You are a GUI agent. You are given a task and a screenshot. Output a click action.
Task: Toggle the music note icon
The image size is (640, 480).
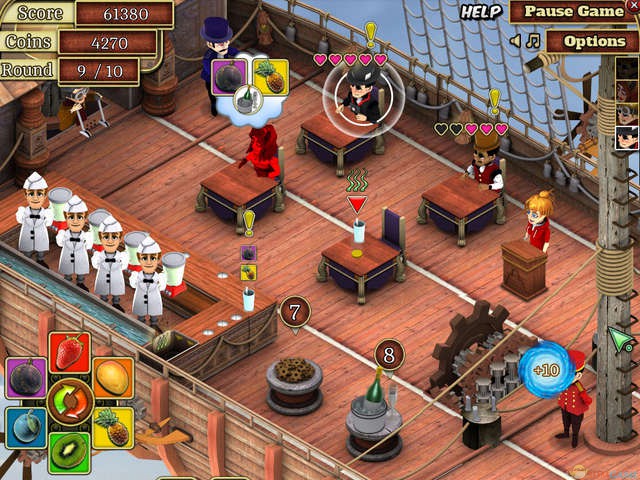click(533, 41)
